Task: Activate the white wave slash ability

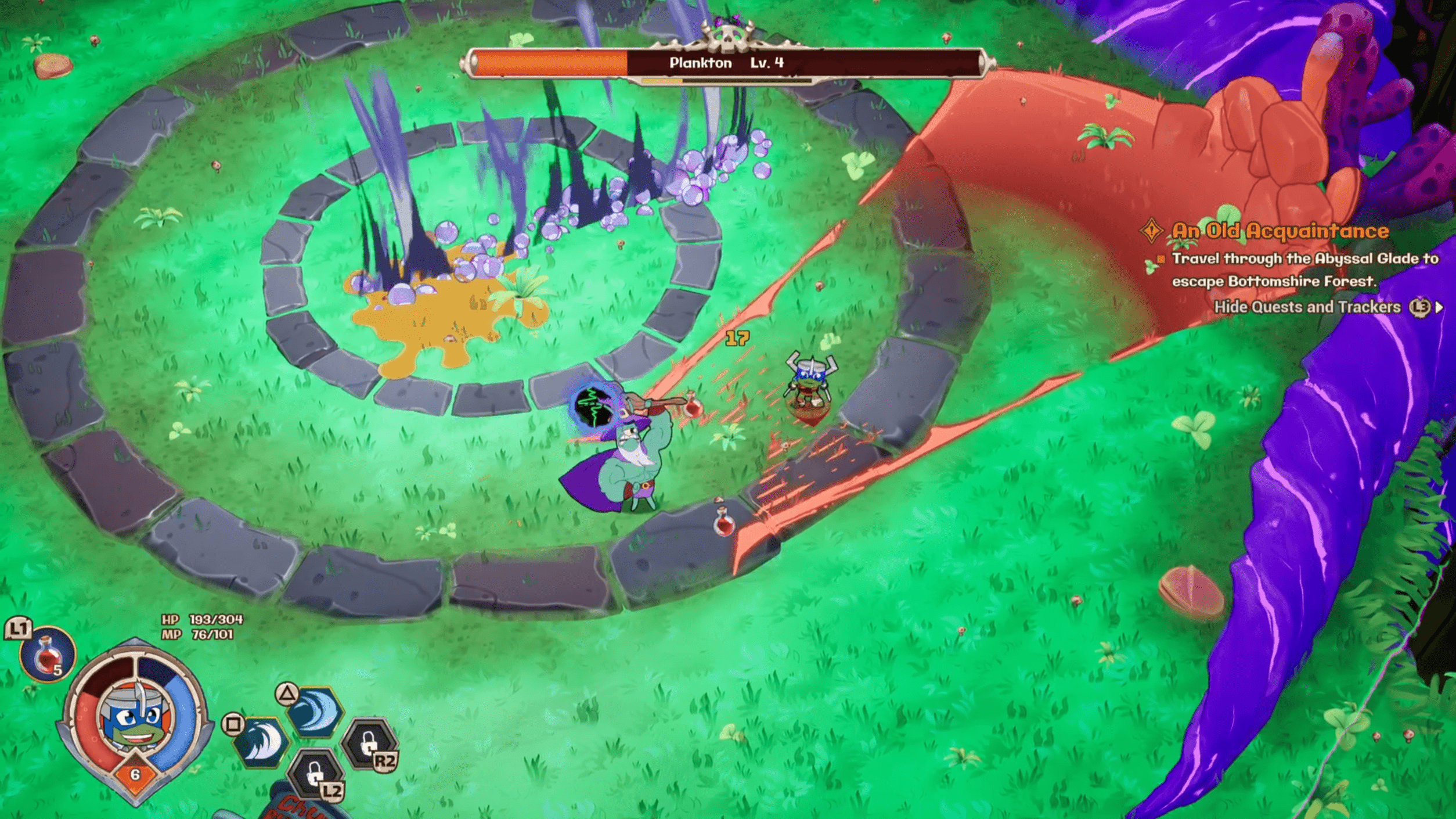Action: 262,742
